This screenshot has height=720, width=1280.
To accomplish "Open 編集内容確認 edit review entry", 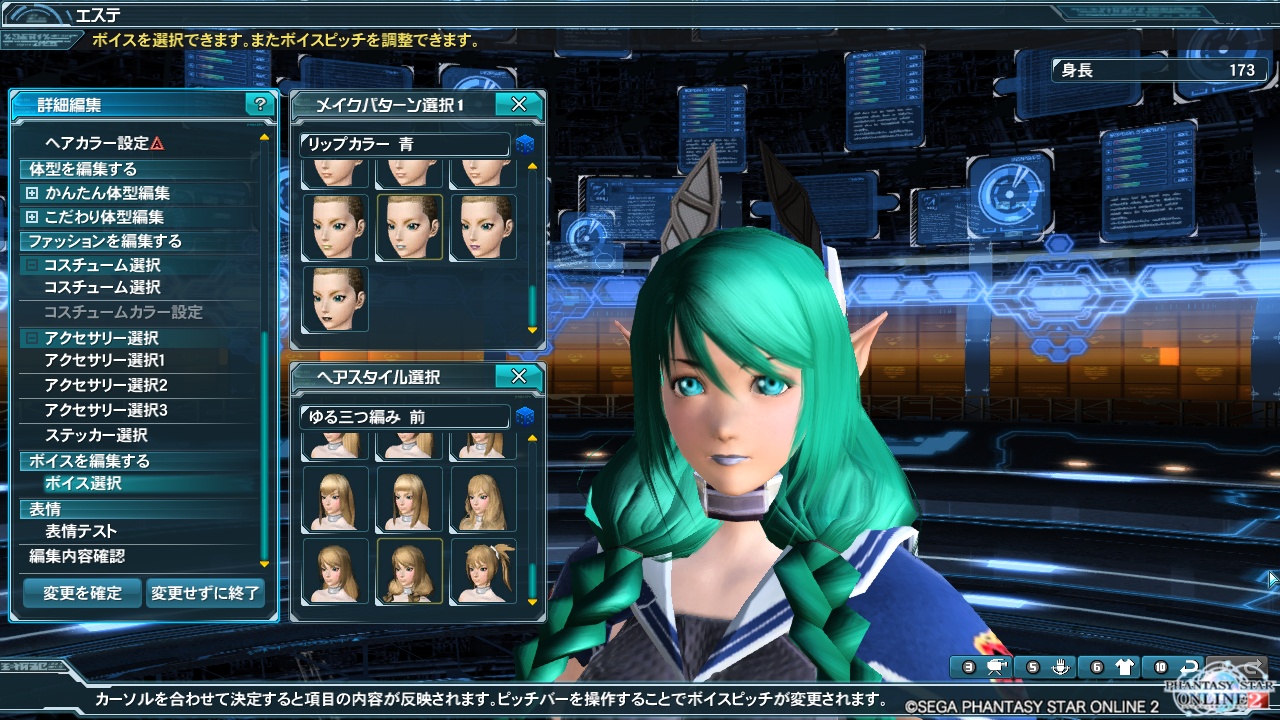I will tap(77, 556).
